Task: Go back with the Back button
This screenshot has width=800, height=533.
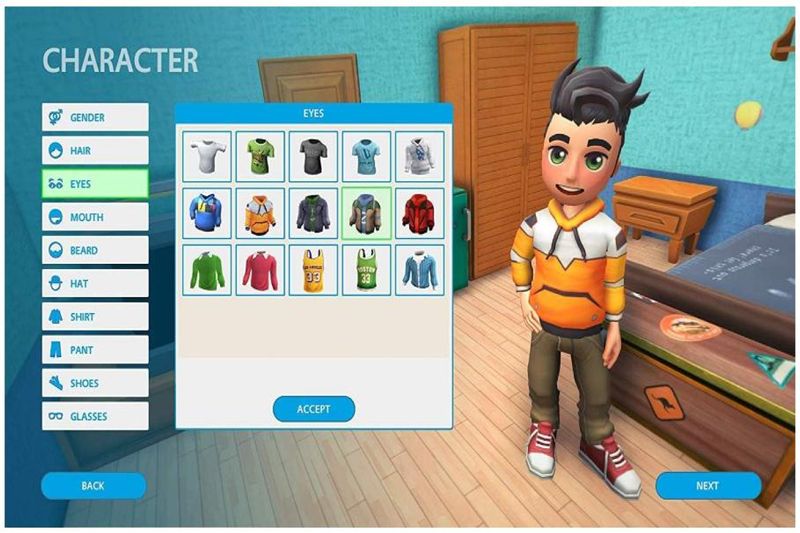Action: tap(93, 486)
